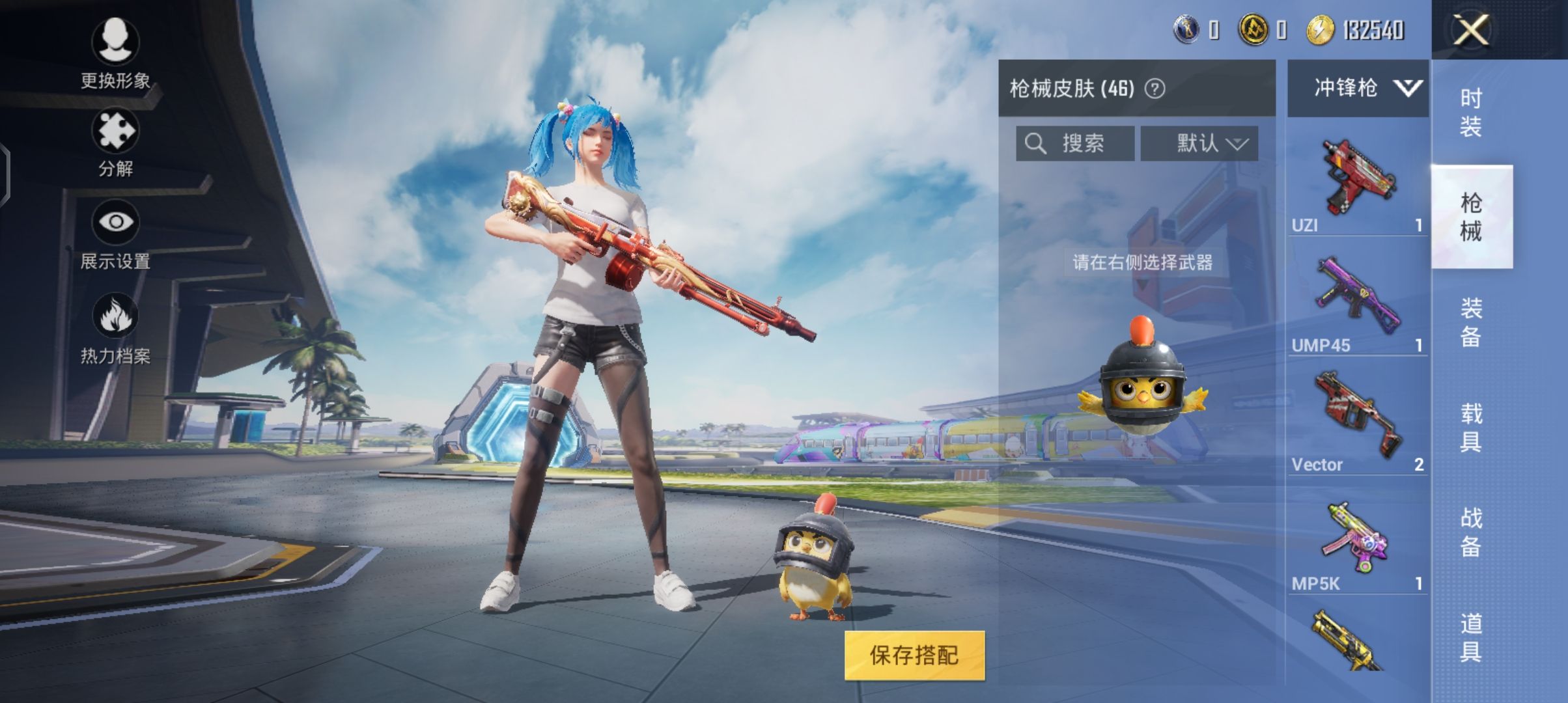The image size is (1568, 703).
Task: Open the 默认 sort dropdown
Action: [x=1199, y=143]
